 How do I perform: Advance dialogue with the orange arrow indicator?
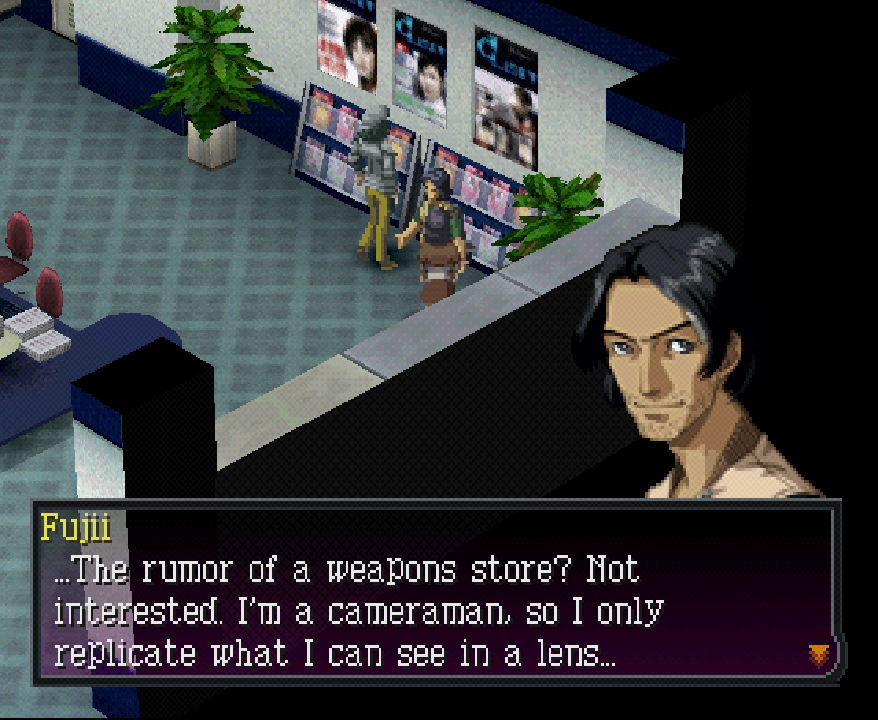[x=819, y=654]
